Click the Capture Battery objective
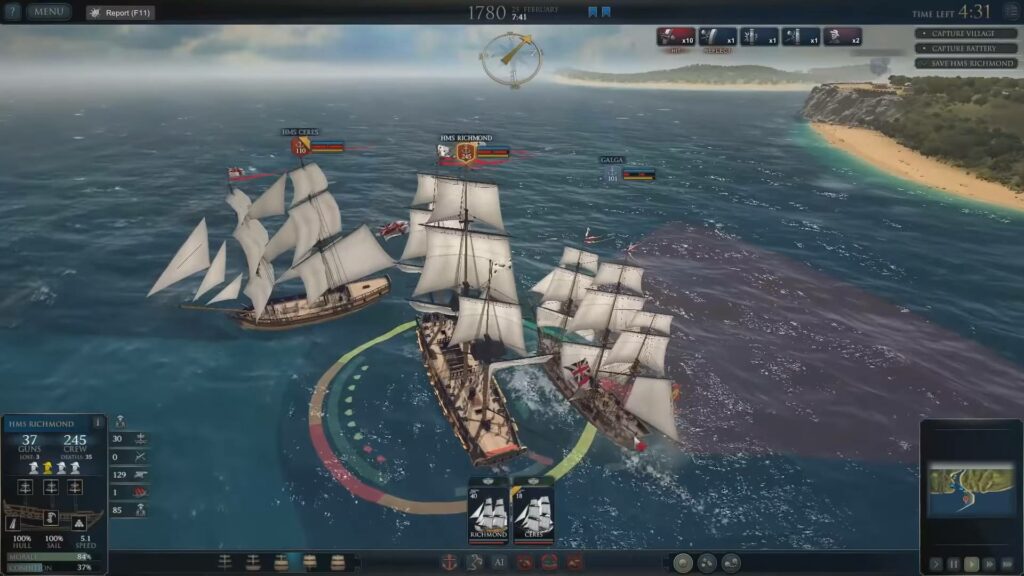1024x576 pixels. tap(967, 48)
